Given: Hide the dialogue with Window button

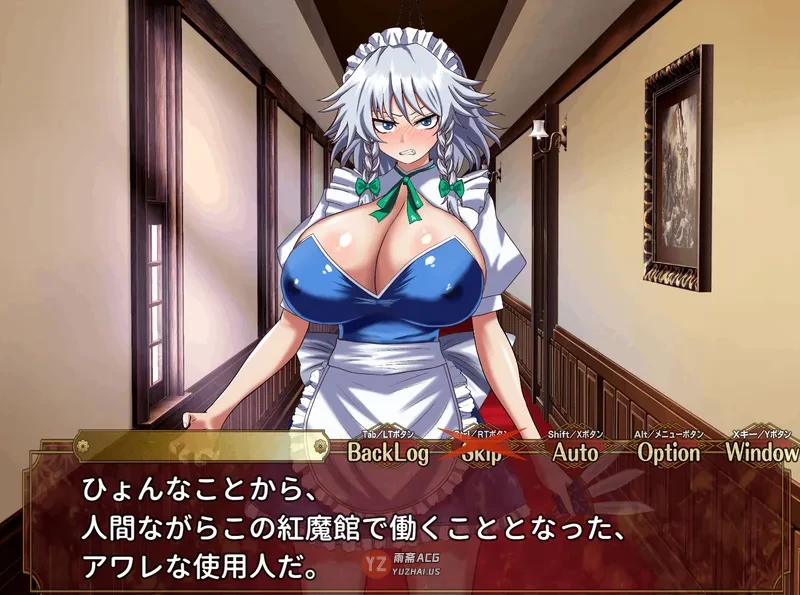Looking at the screenshot, I should [761, 452].
